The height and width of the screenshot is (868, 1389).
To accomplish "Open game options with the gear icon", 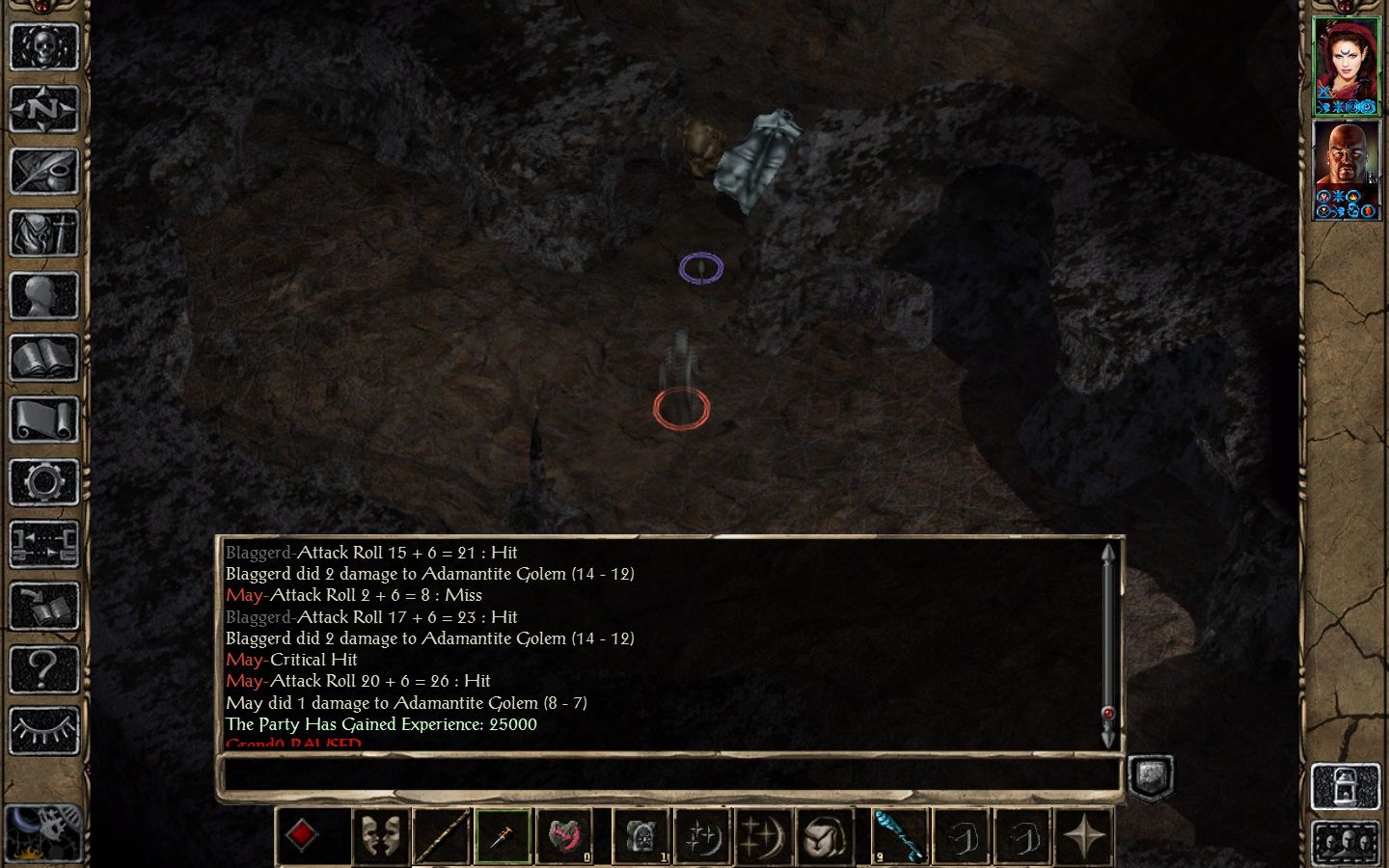I will (43, 482).
